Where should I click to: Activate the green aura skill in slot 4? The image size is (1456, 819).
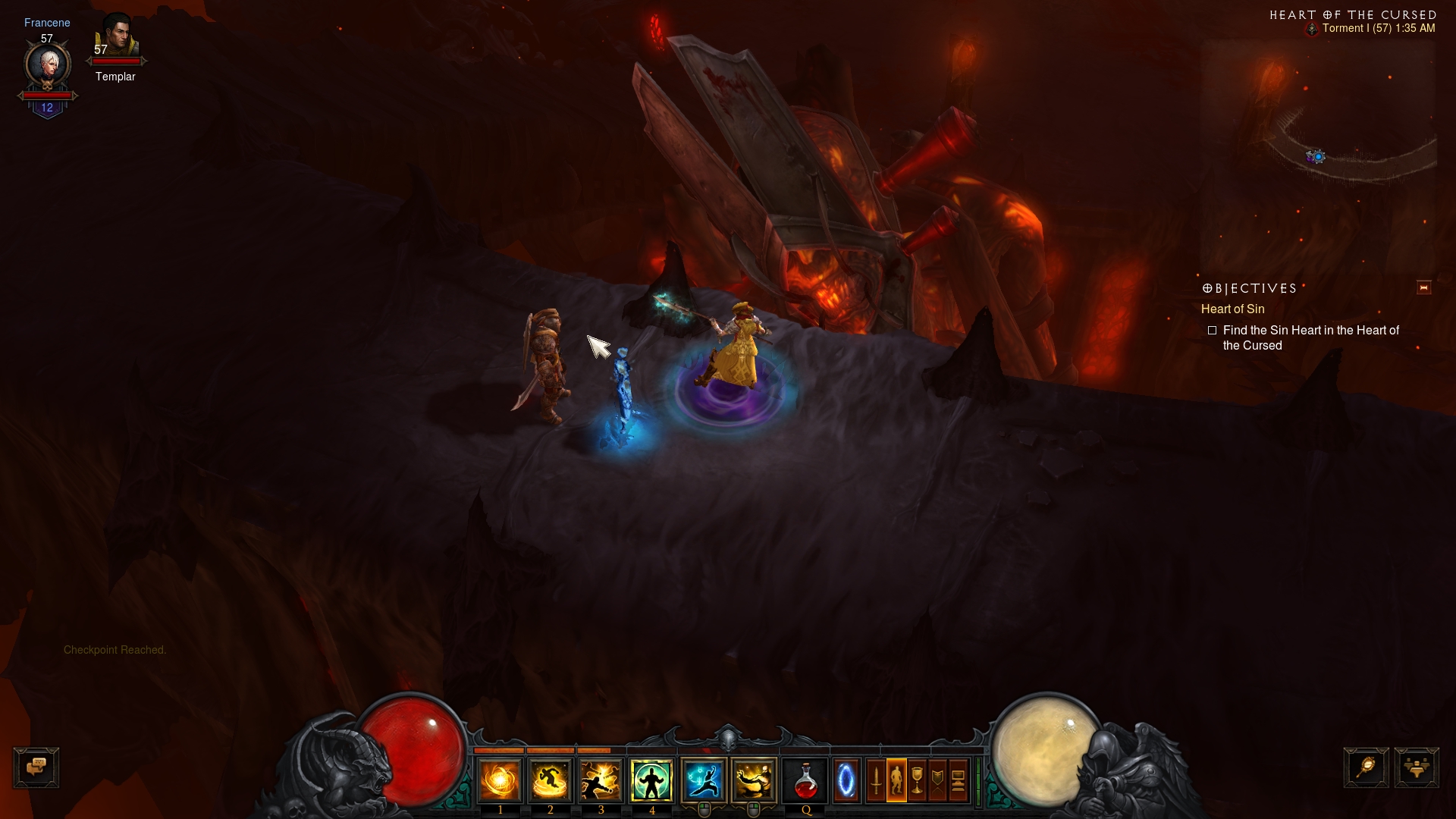[651, 781]
